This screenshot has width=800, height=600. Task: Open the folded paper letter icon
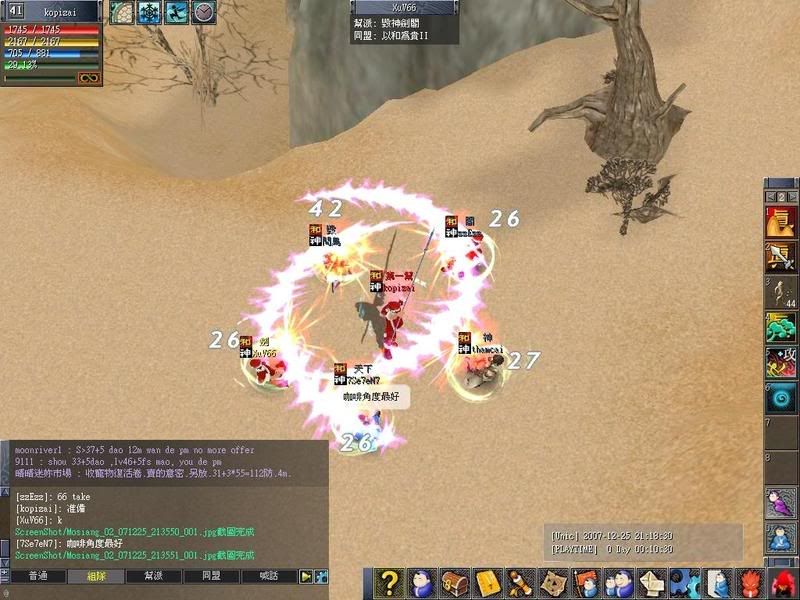click(x=651, y=582)
